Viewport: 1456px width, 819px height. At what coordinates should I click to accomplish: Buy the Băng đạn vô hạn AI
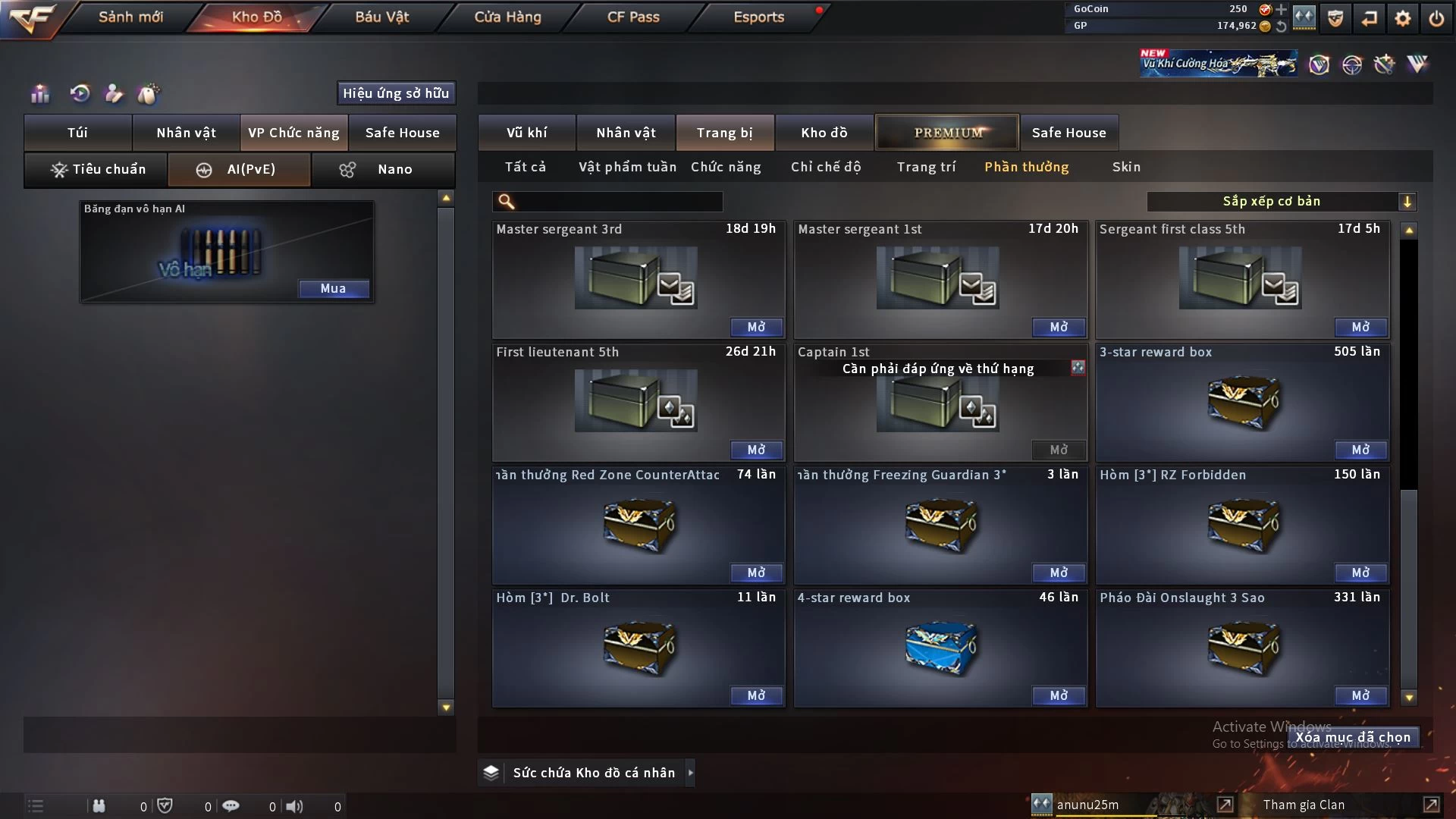333,288
